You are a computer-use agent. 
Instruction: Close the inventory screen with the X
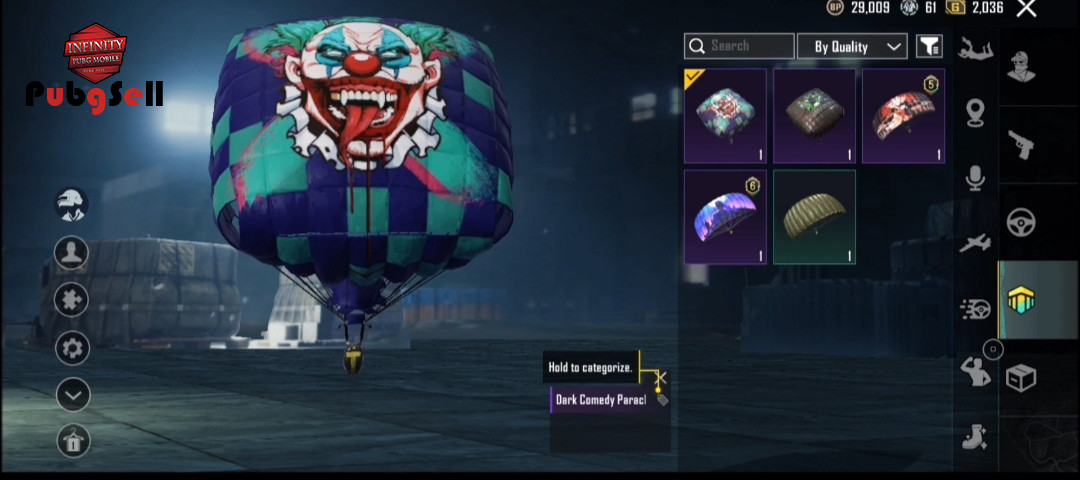1026,9
